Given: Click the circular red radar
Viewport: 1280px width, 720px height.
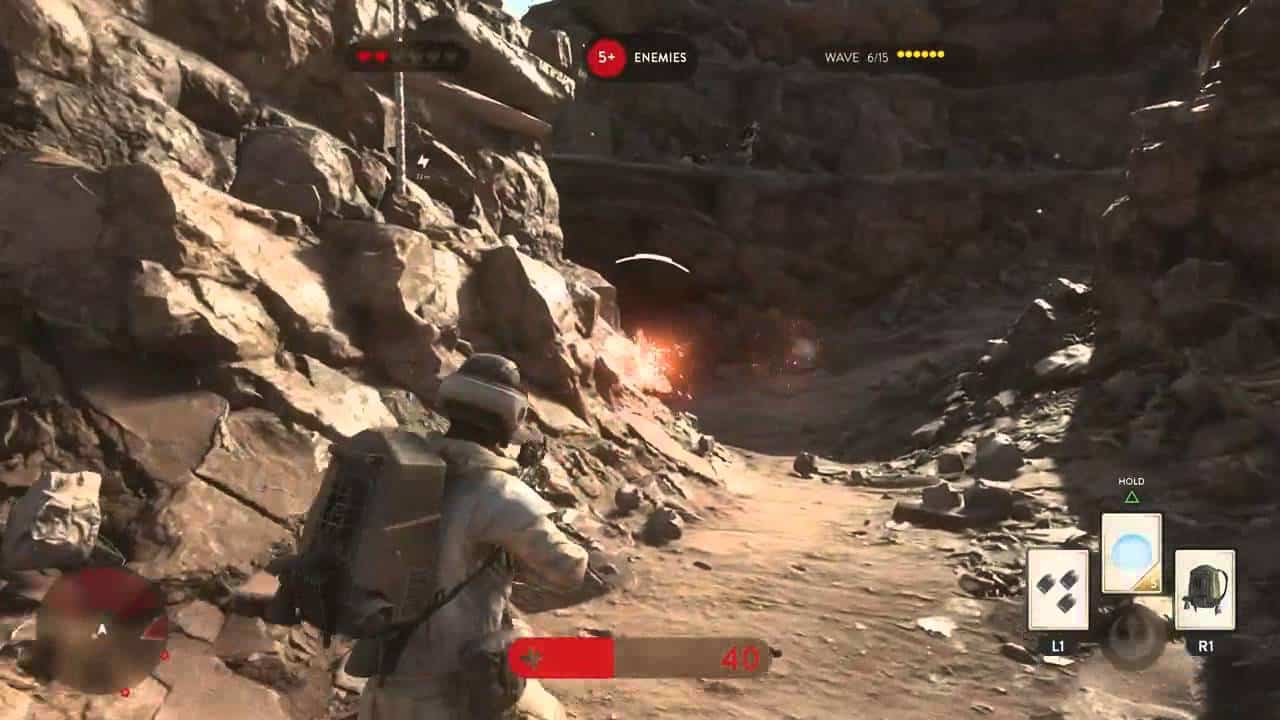Looking at the screenshot, I should pyautogui.click(x=102, y=632).
